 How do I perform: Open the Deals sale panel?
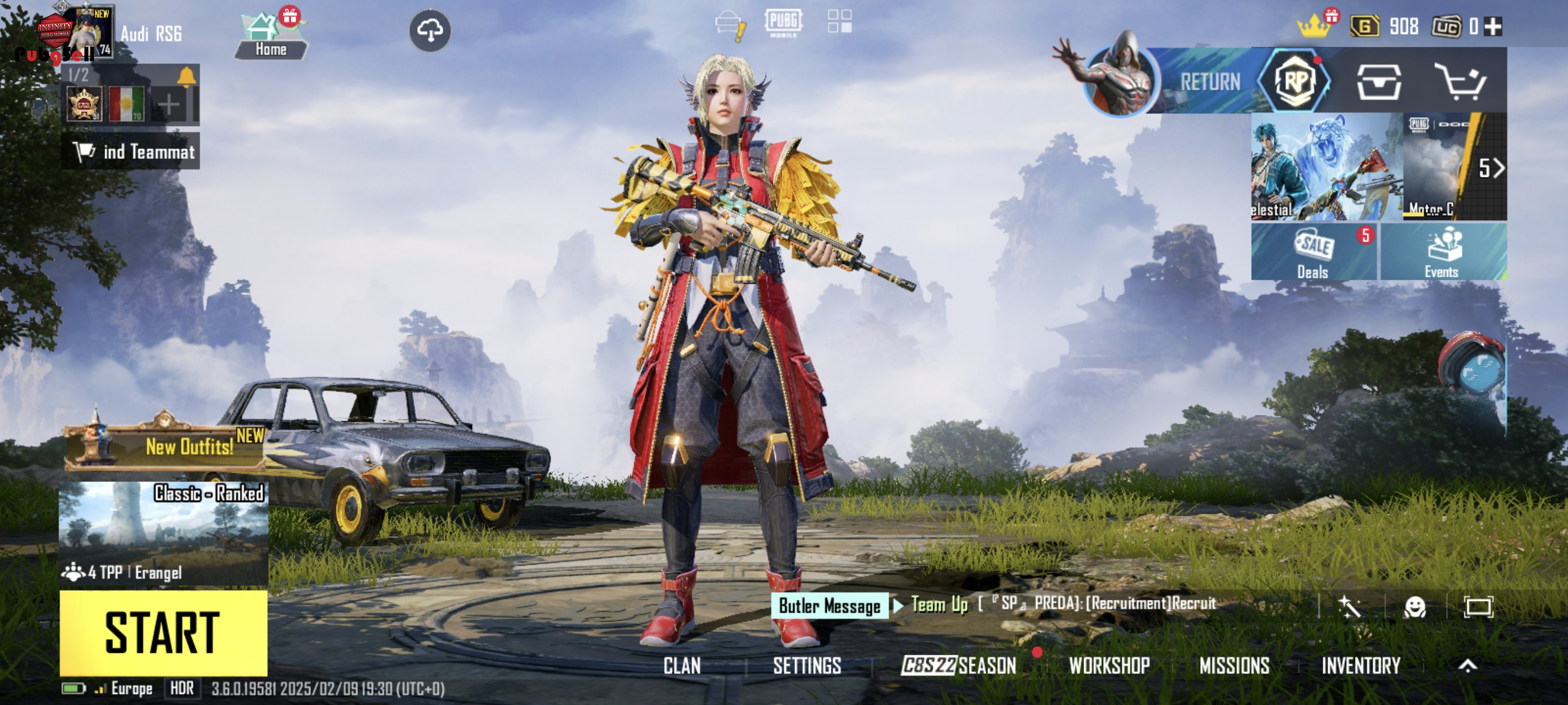pyautogui.click(x=1313, y=252)
